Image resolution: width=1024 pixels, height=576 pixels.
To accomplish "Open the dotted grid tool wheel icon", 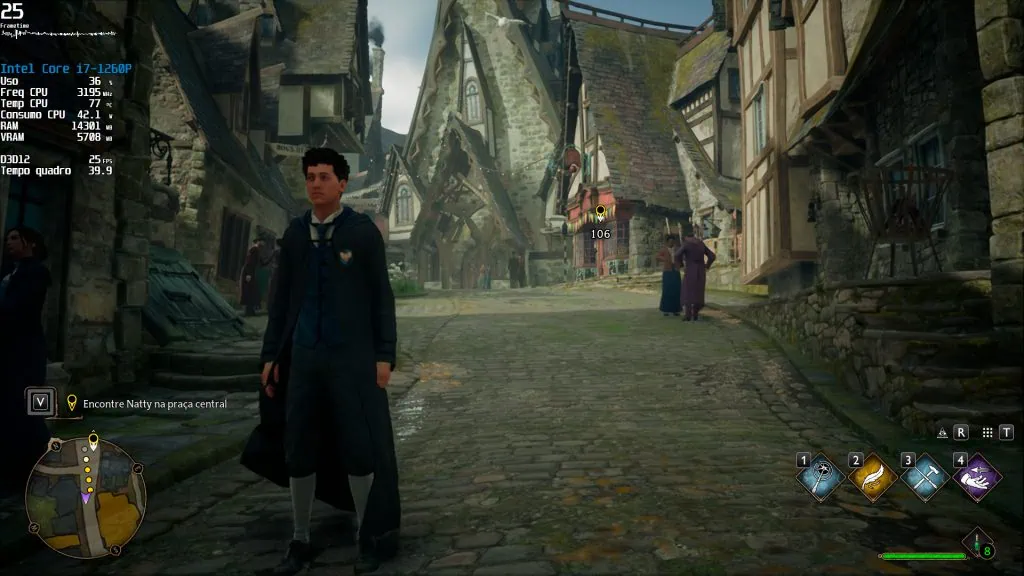I will tap(987, 433).
